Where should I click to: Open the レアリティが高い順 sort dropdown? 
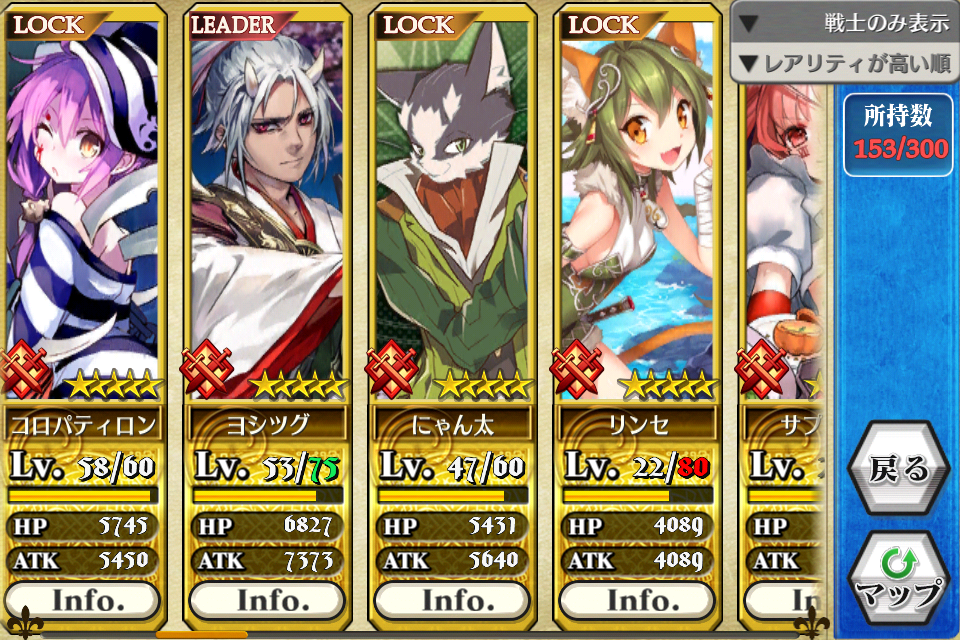(846, 64)
